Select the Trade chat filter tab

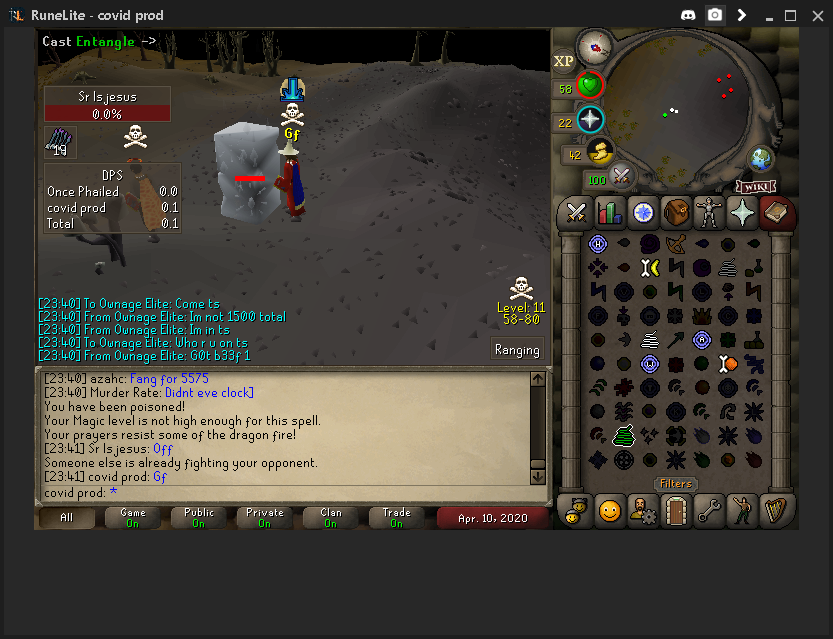(396, 517)
